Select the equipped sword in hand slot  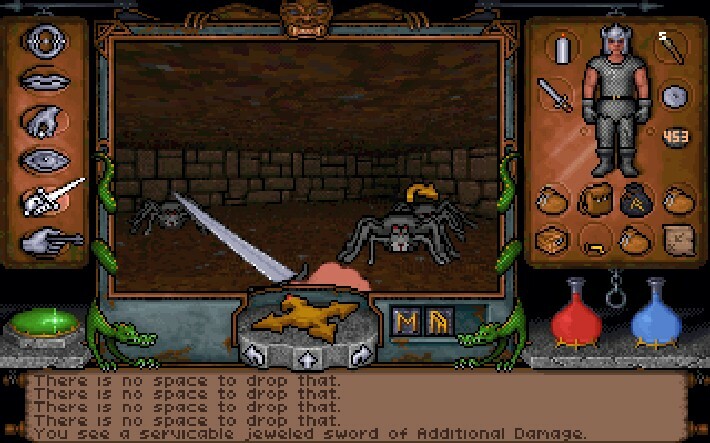tap(554, 95)
